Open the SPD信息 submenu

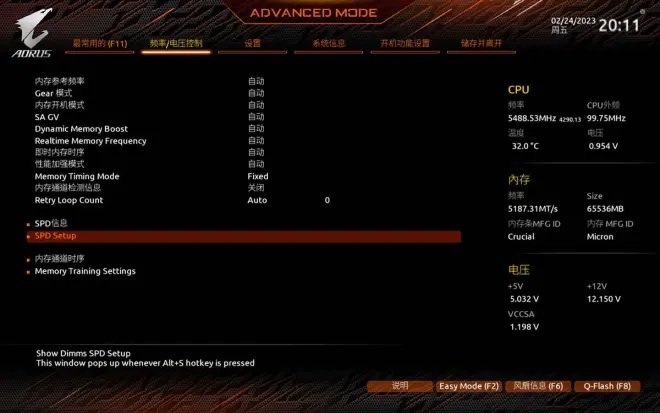coord(51,223)
